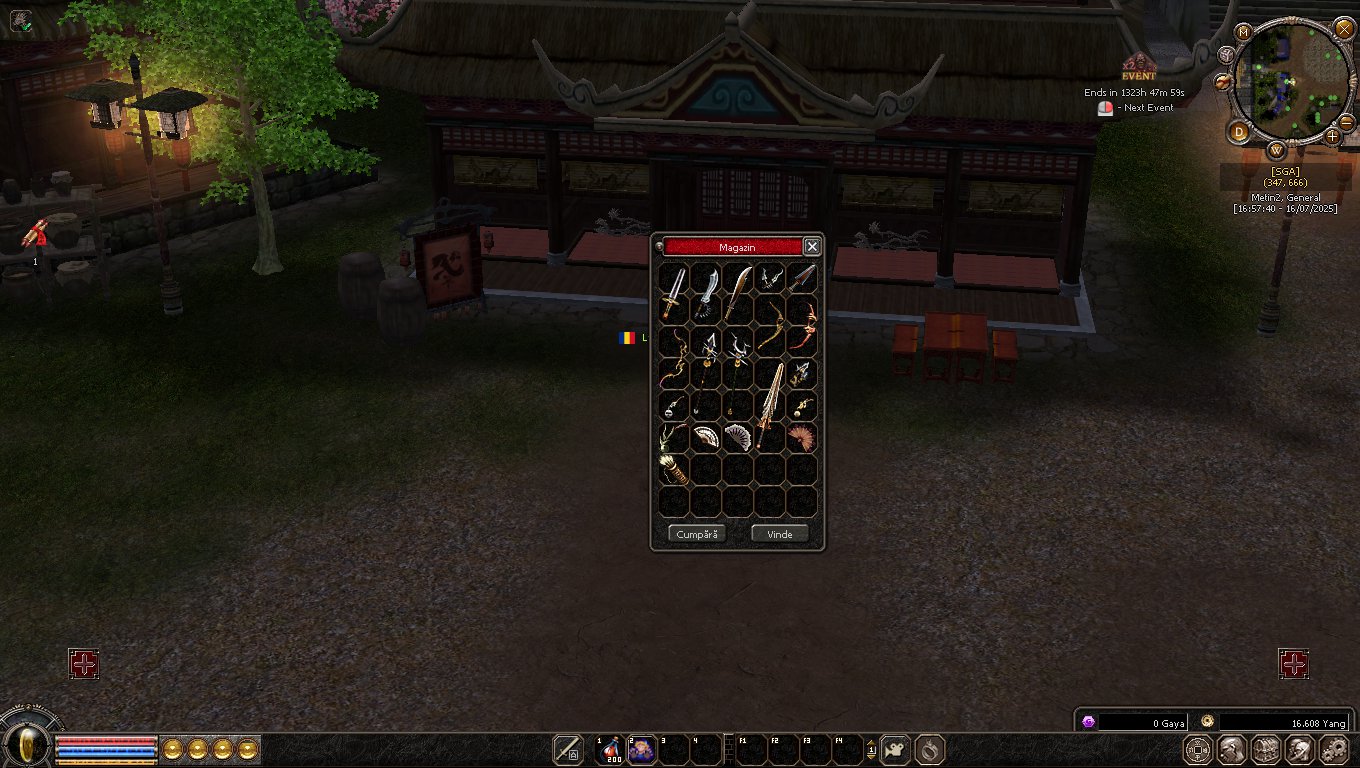Open the inventory chest icon

pyautogui.click(x=1266, y=749)
